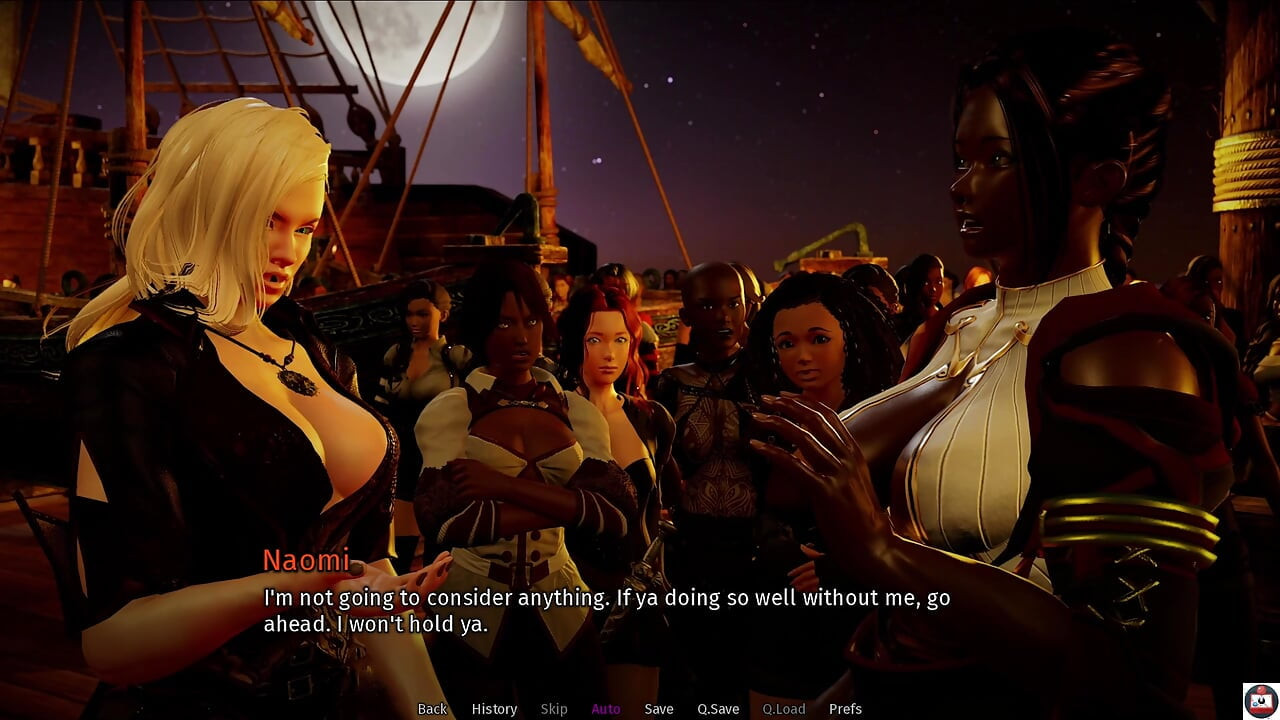
Task: Go back with the Back button
Action: 432,709
